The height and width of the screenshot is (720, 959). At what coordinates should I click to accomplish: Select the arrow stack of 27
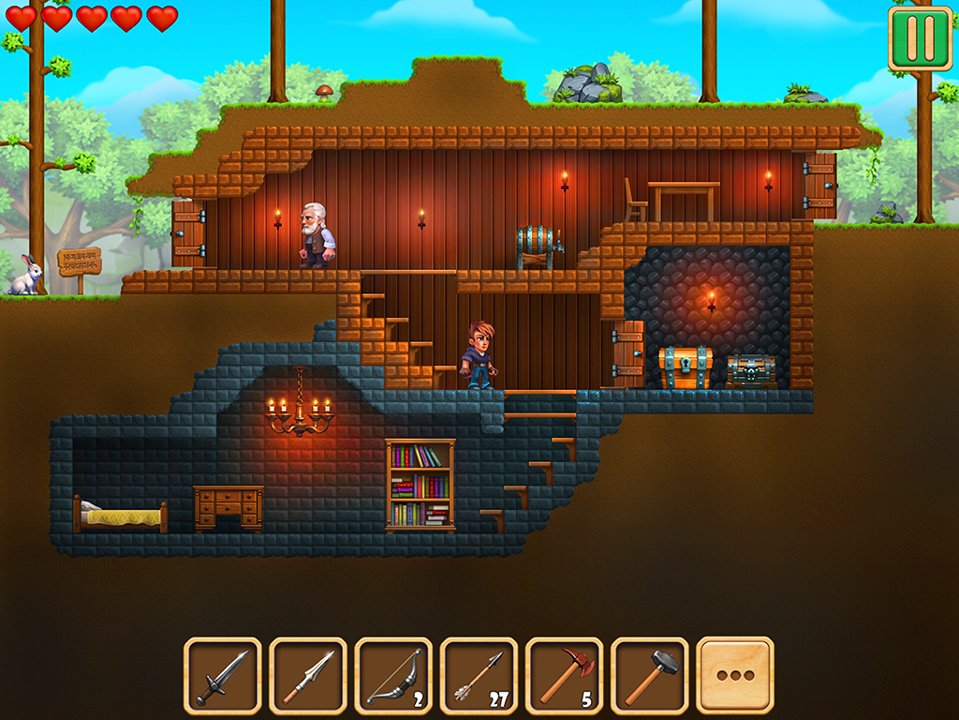(478, 675)
